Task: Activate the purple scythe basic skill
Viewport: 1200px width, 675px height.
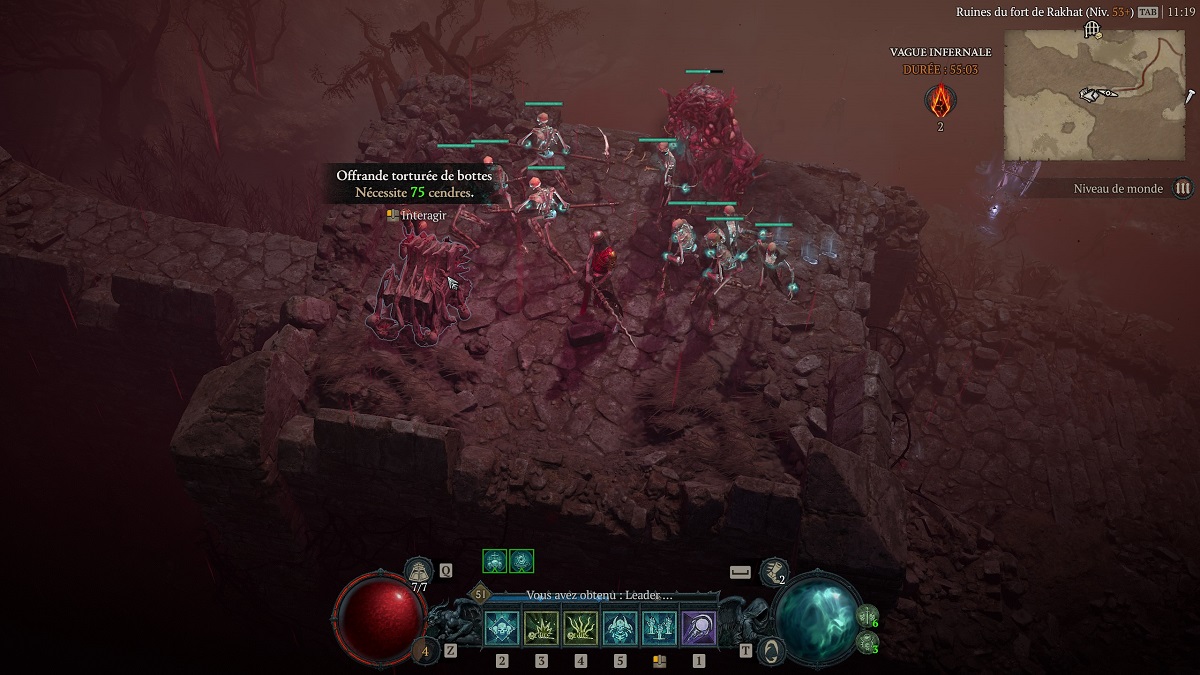Action: [698, 628]
